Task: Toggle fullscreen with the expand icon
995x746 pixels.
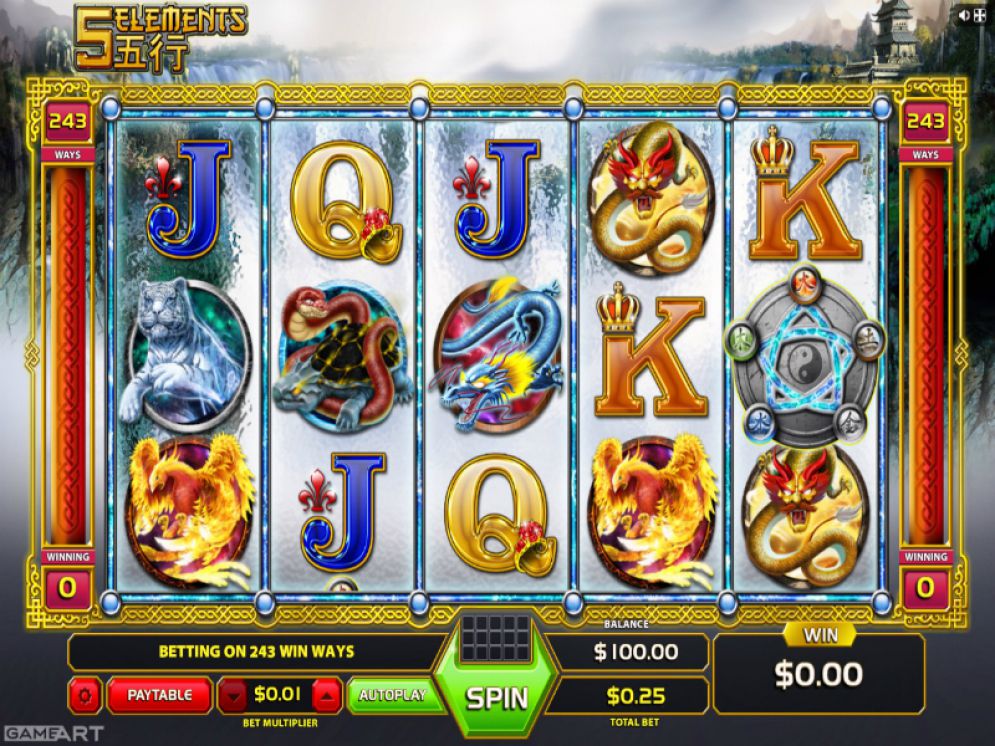Action: [x=980, y=15]
